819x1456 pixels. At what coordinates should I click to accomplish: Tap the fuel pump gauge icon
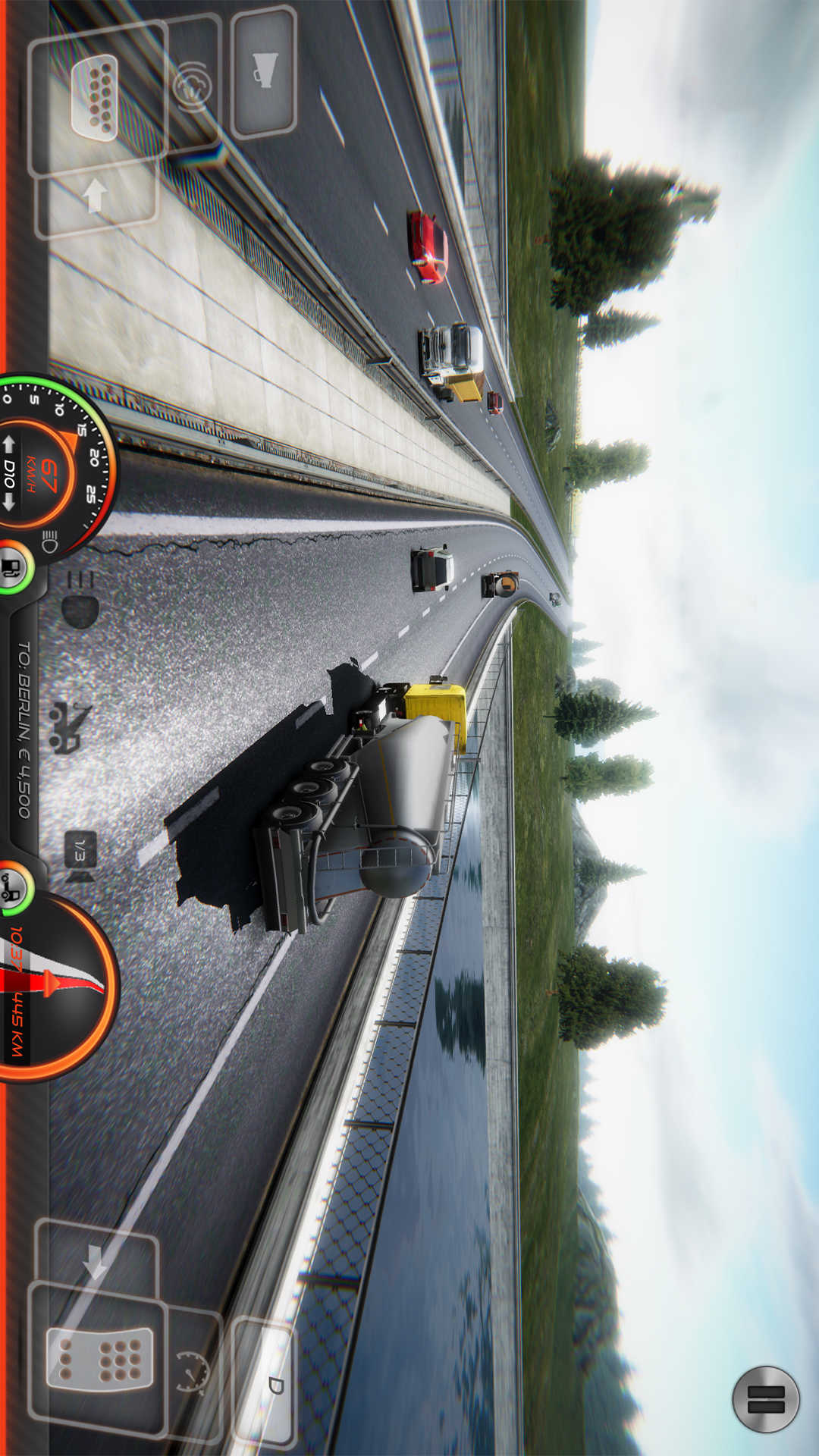[13, 566]
